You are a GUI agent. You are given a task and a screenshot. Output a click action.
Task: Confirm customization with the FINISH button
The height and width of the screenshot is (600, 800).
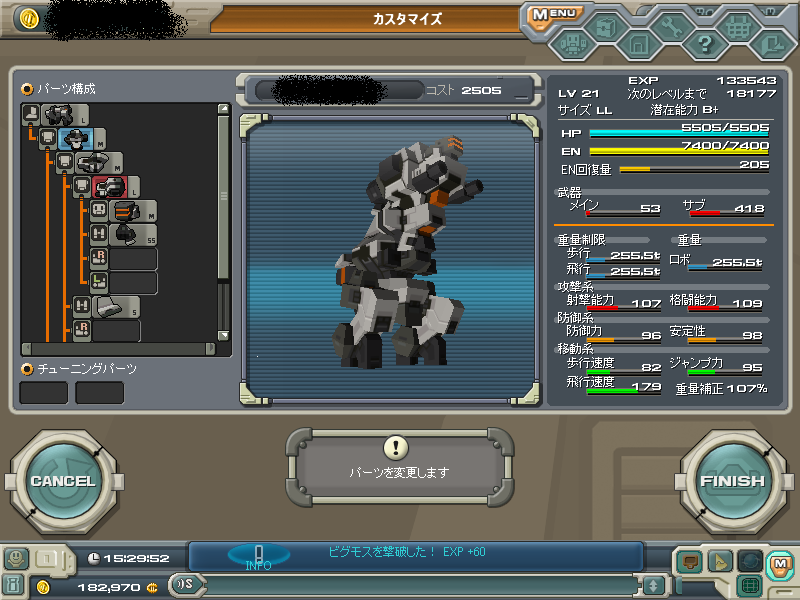point(731,481)
